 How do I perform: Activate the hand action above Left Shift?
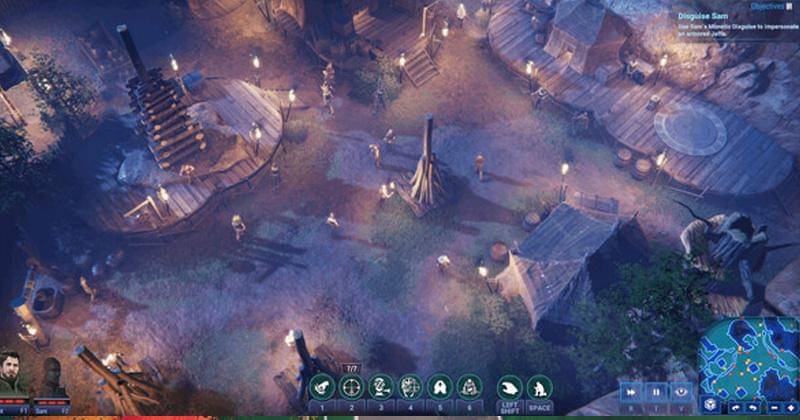click(x=510, y=387)
